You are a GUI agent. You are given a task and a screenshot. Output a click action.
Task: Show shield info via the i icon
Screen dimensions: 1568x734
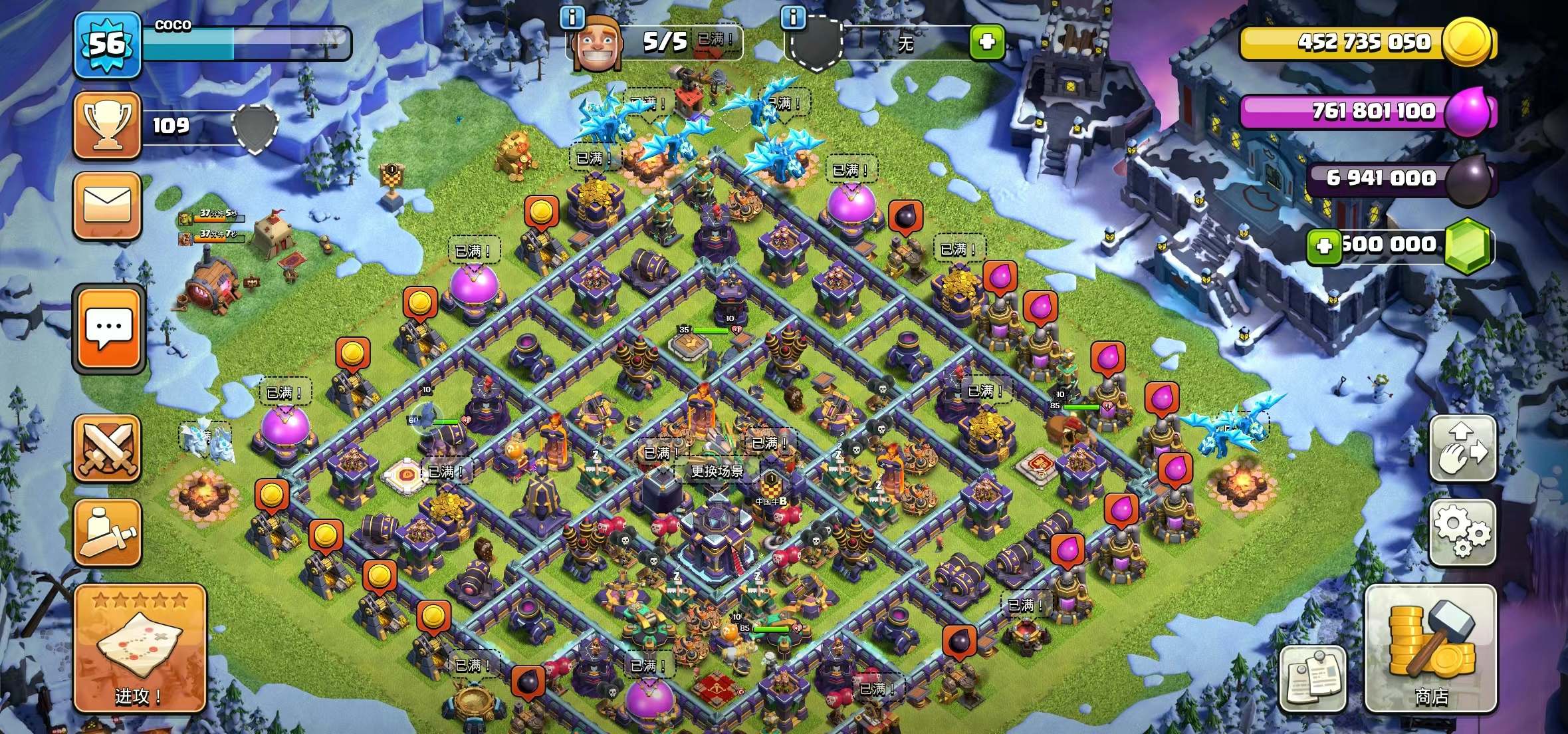click(793, 18)
